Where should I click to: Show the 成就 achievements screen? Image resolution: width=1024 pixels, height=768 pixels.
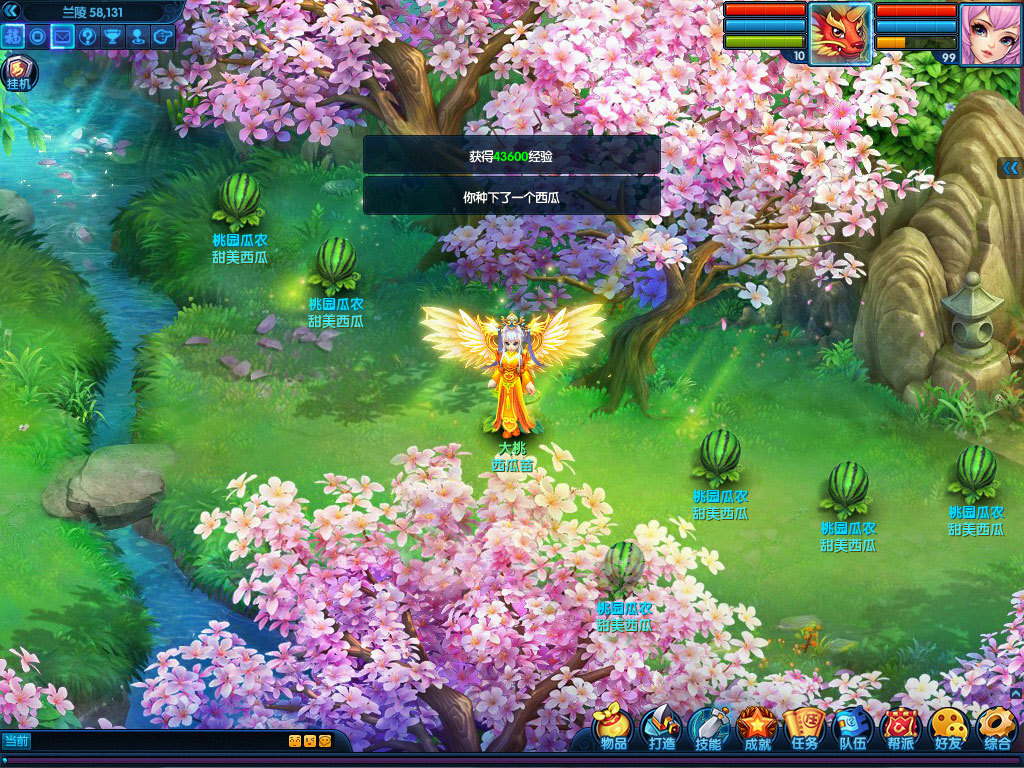(x=757, y=727)
